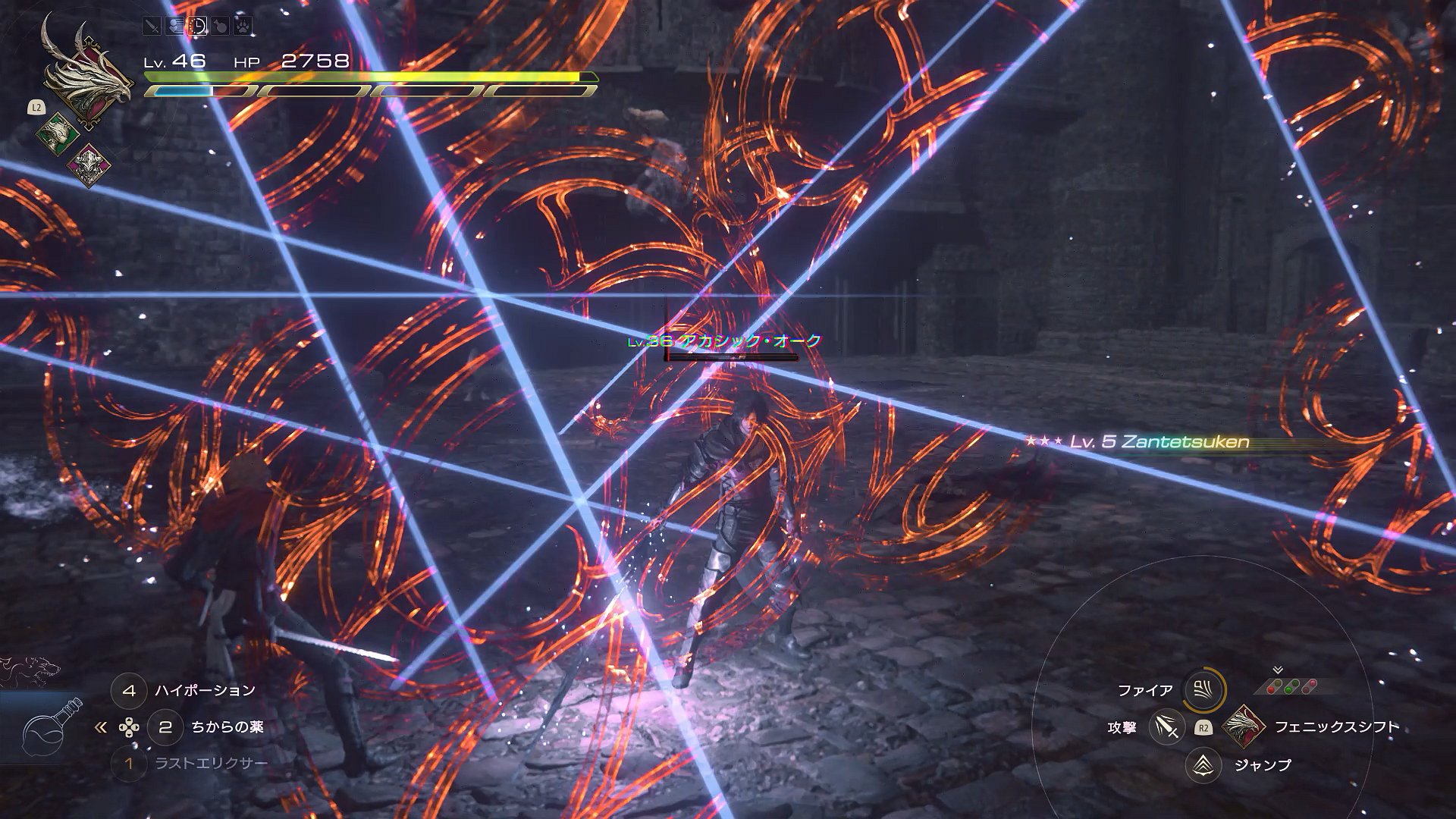Trigger the フェニックスシフト ability icon
This screenshot has width=1456, height=819.
pyautogui.click(x=1244, y=726)
